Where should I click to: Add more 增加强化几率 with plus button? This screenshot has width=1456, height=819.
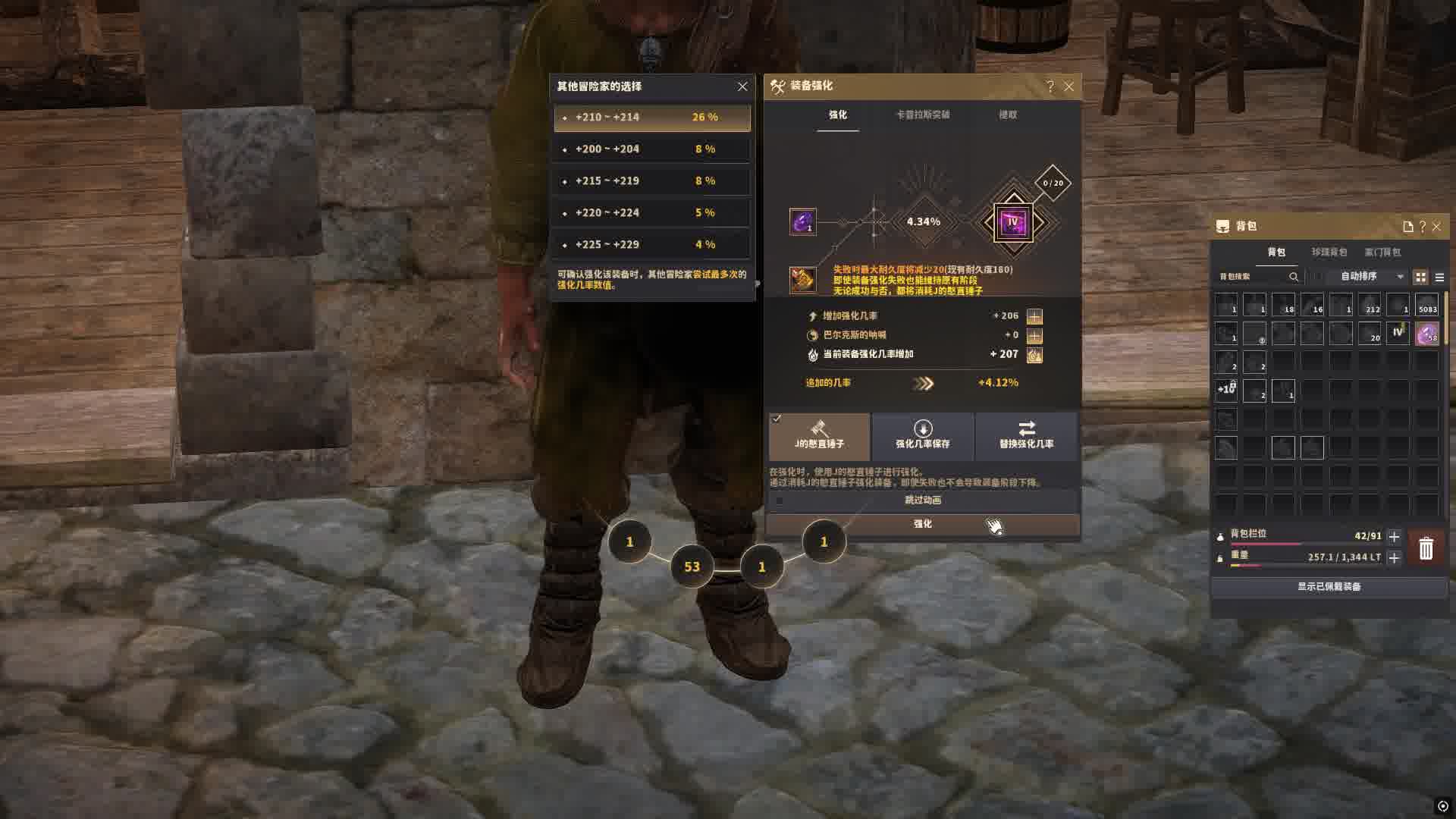point(1034,316)
